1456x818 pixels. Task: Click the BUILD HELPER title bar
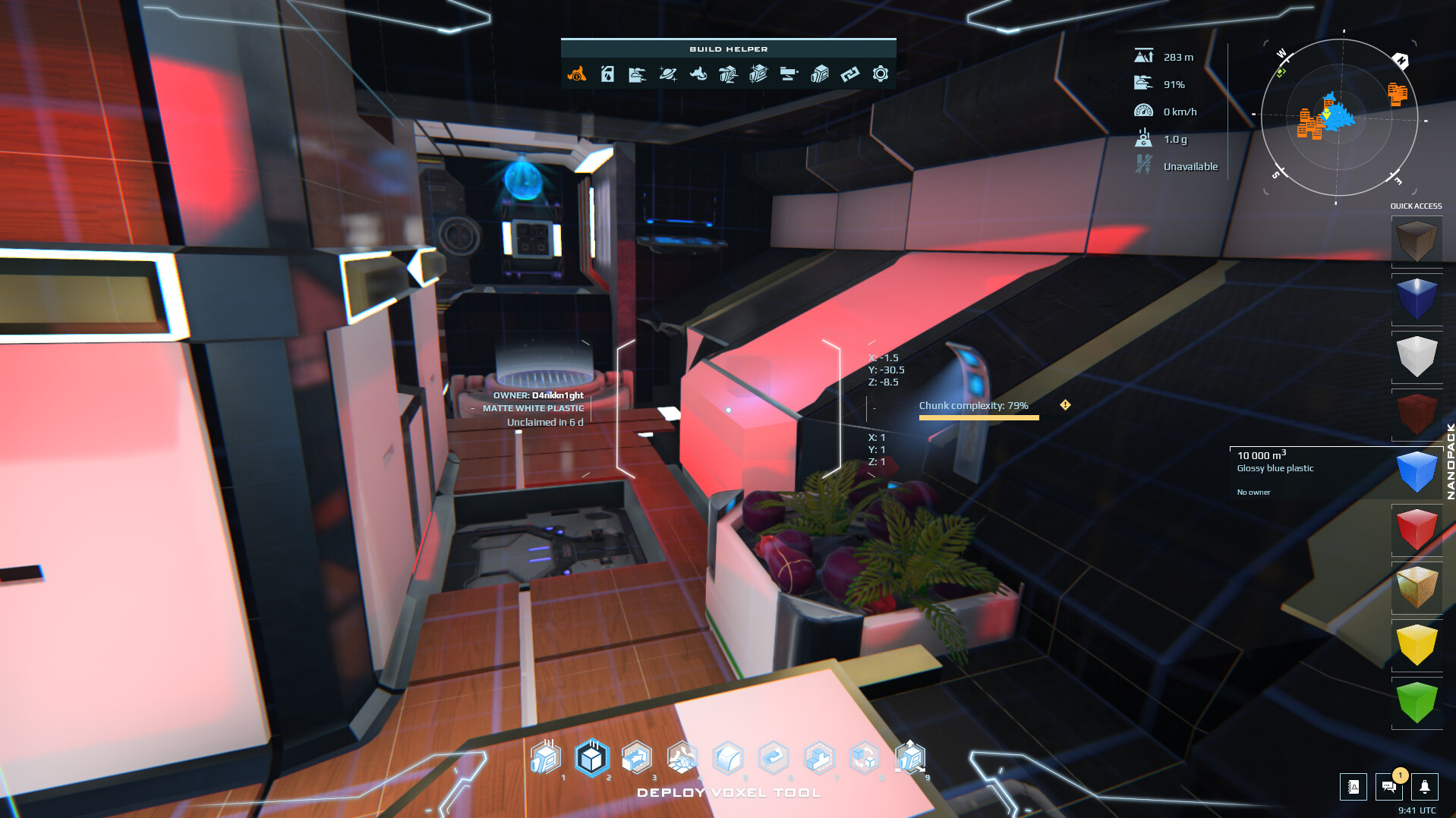tap(728, 48)
